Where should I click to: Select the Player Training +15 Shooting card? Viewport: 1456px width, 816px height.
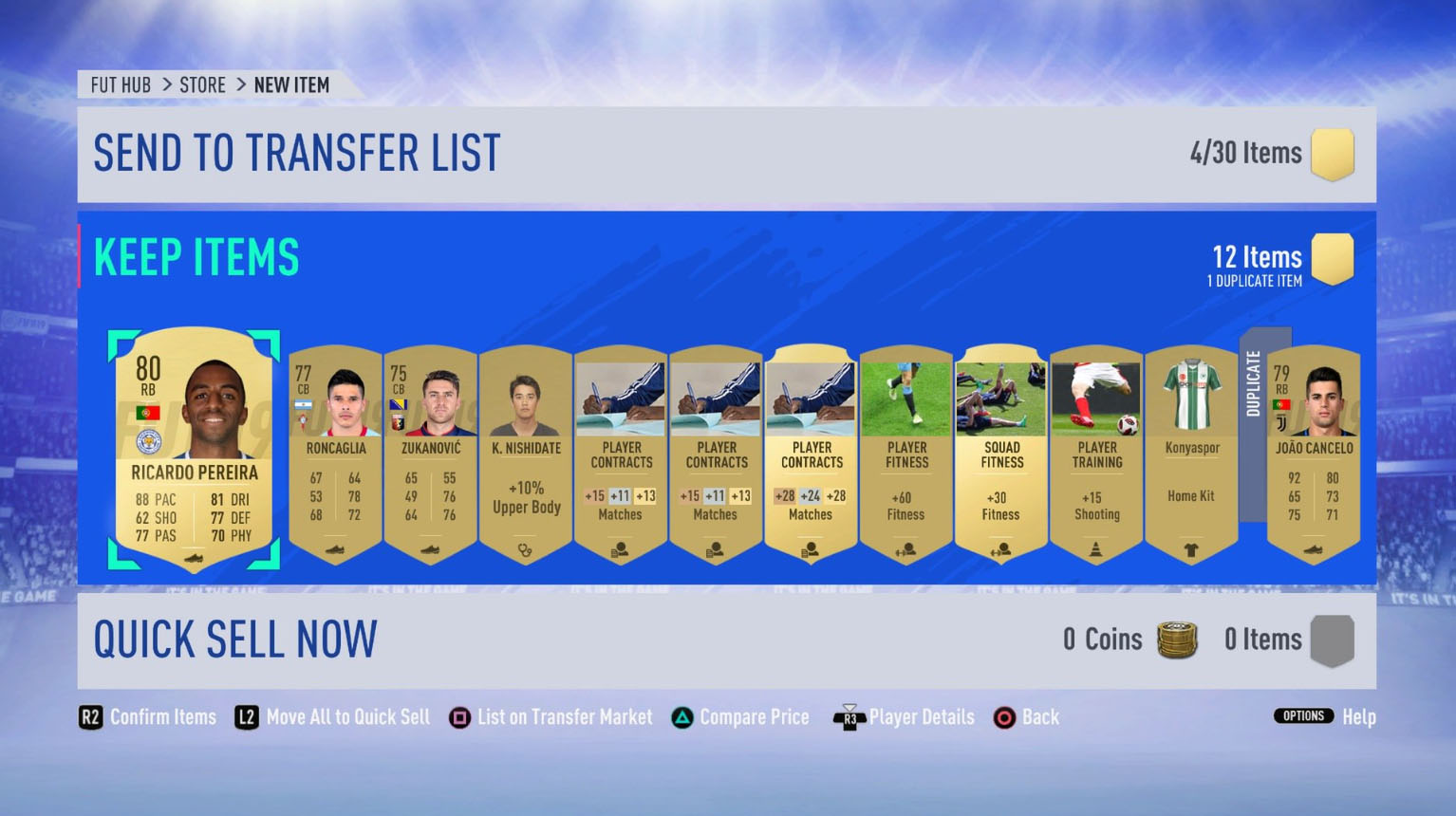[x=1095, y=455]
